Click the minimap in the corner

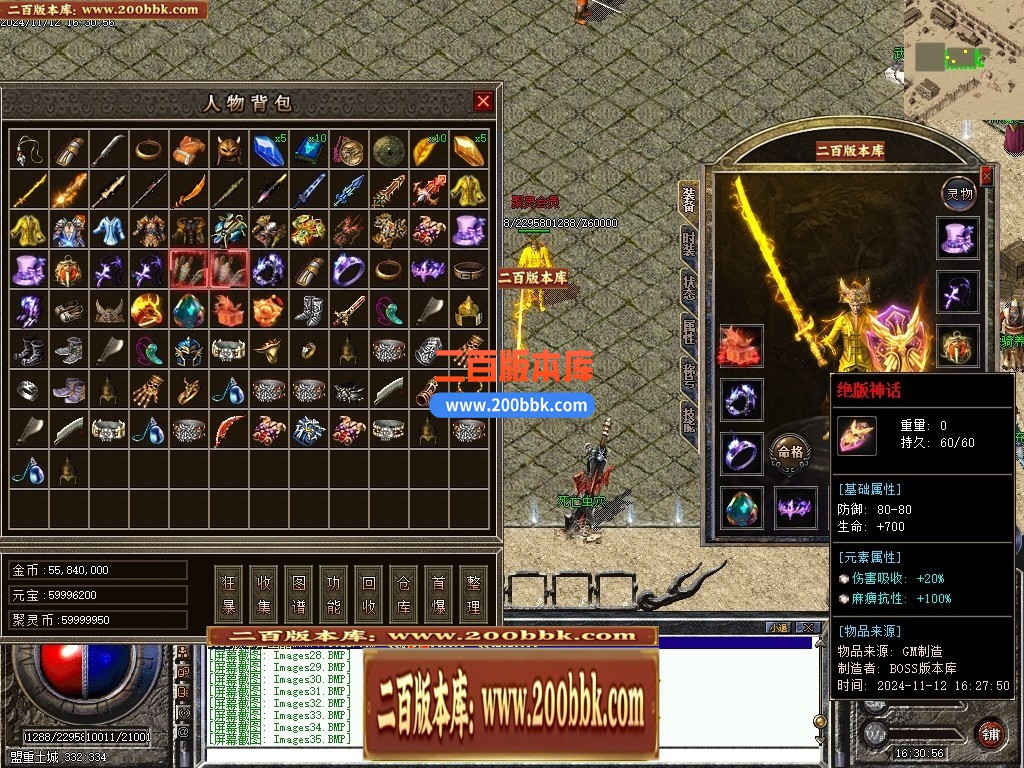[963, 58]
